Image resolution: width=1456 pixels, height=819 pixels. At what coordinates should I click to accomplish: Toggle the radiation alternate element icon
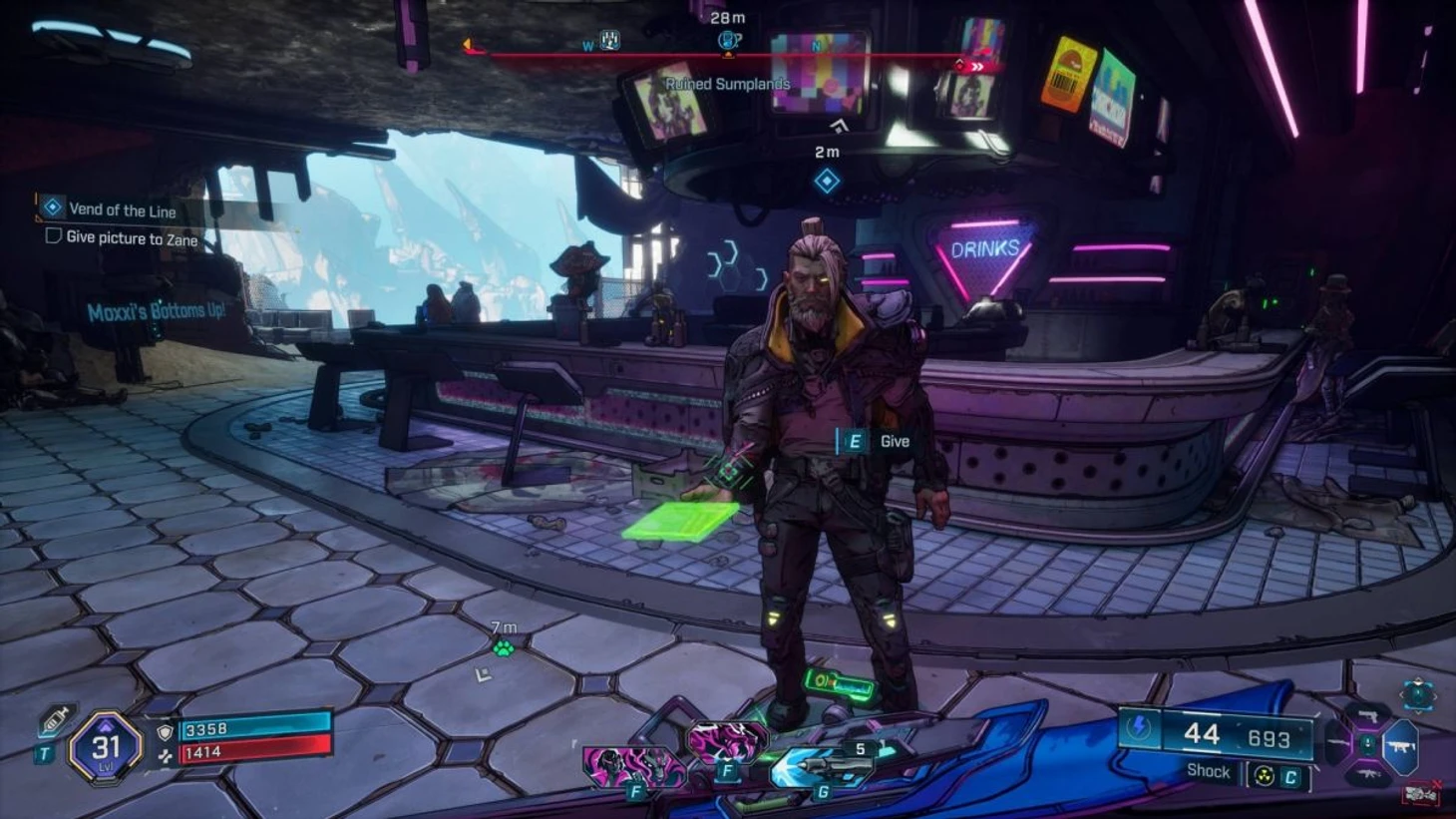[1264, 776]
